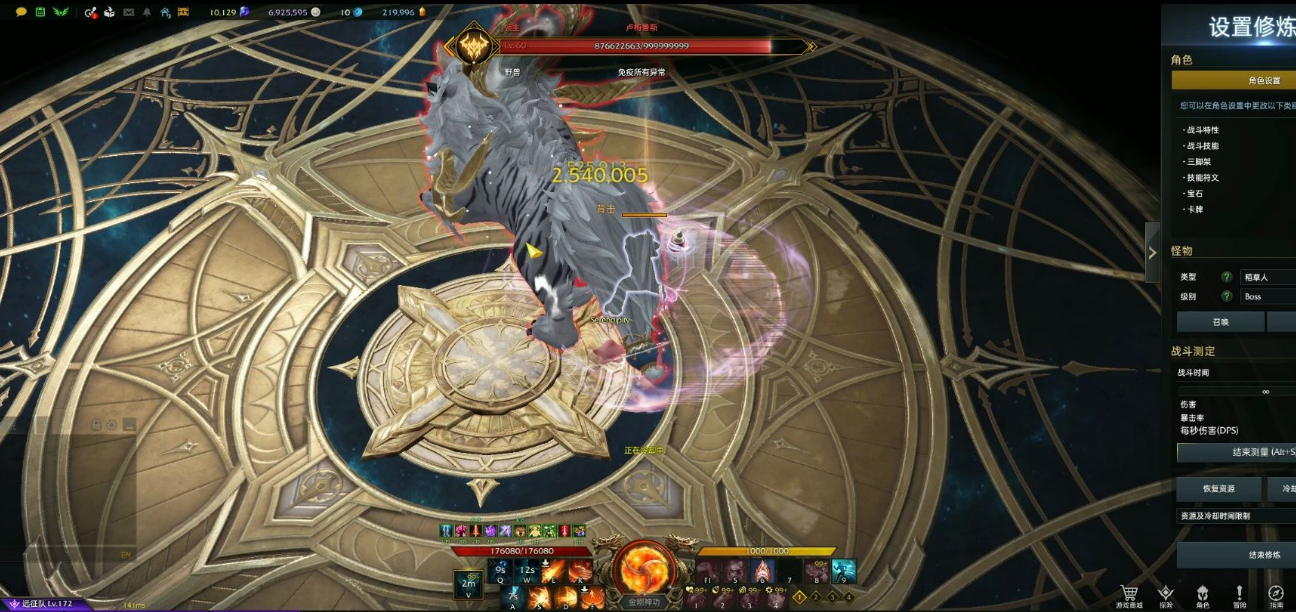
Task: Open the 角色 character menu icon
Action: click(x=1203, y=594)
